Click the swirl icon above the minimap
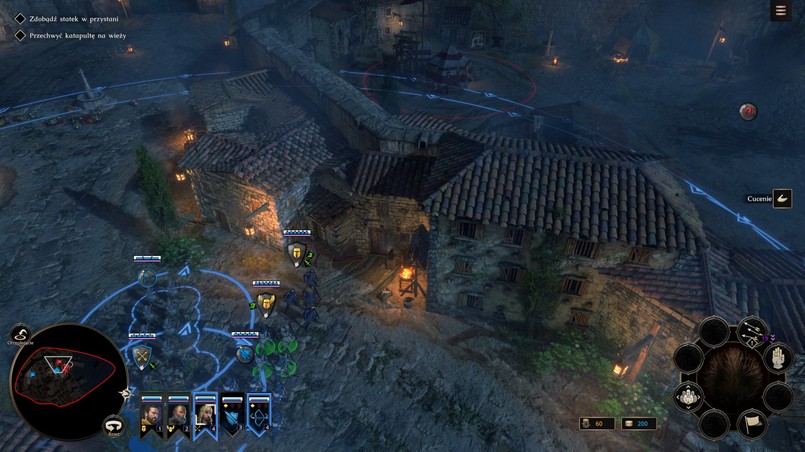This screenshot has height=452, width=805. click(20, 335)
